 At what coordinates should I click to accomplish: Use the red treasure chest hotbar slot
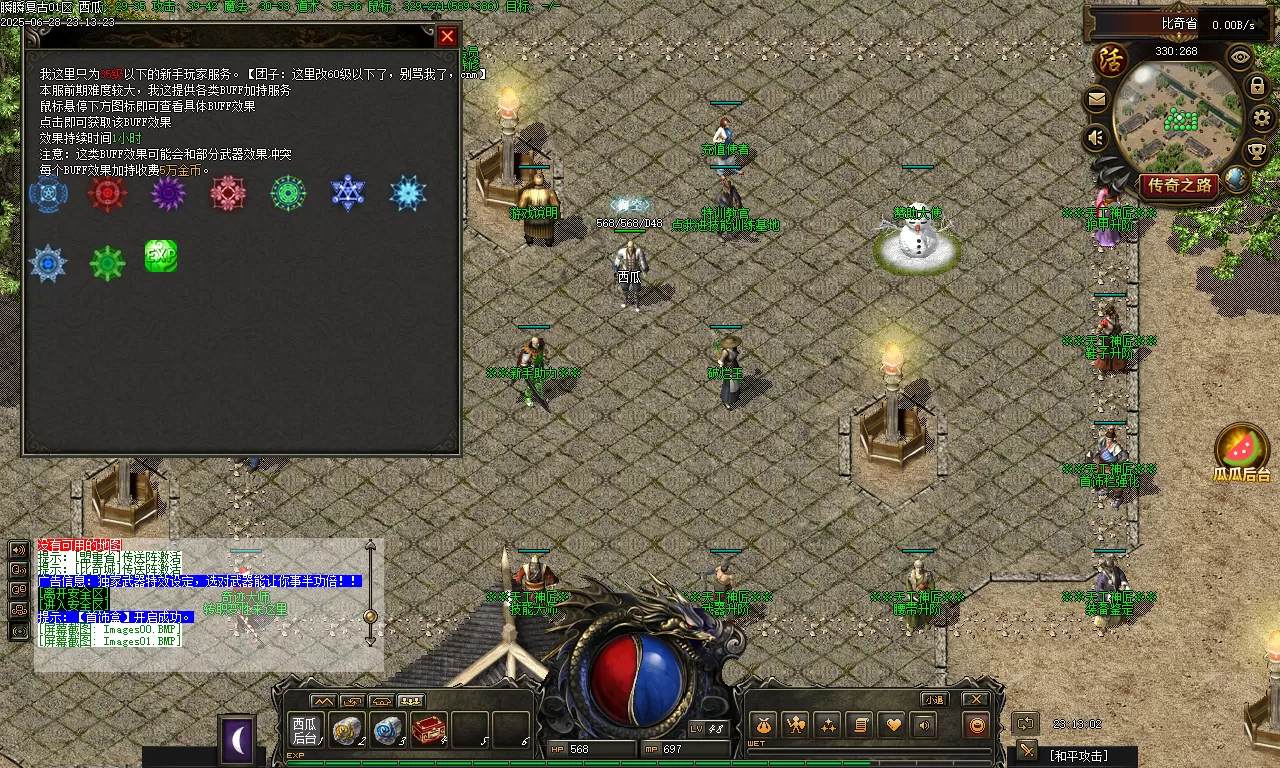(x=429, y=730)
